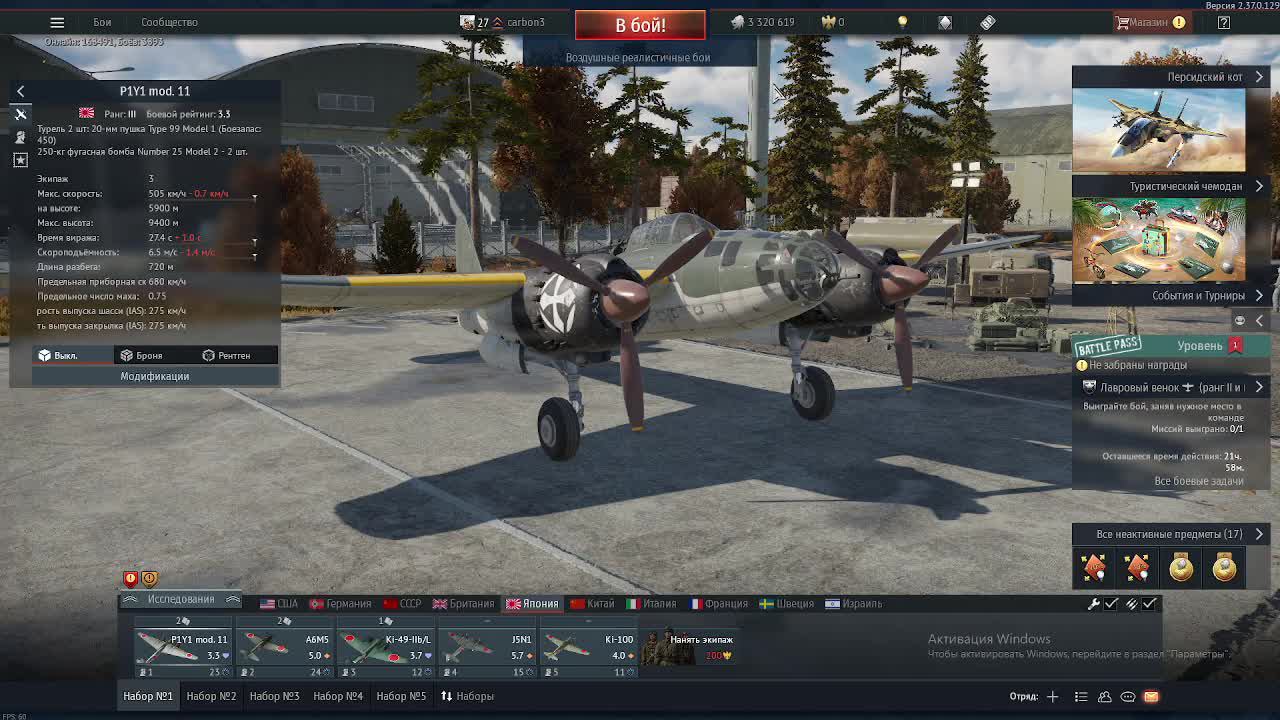
Task: Click the question mark help icon
Action: pos(1223,22)
